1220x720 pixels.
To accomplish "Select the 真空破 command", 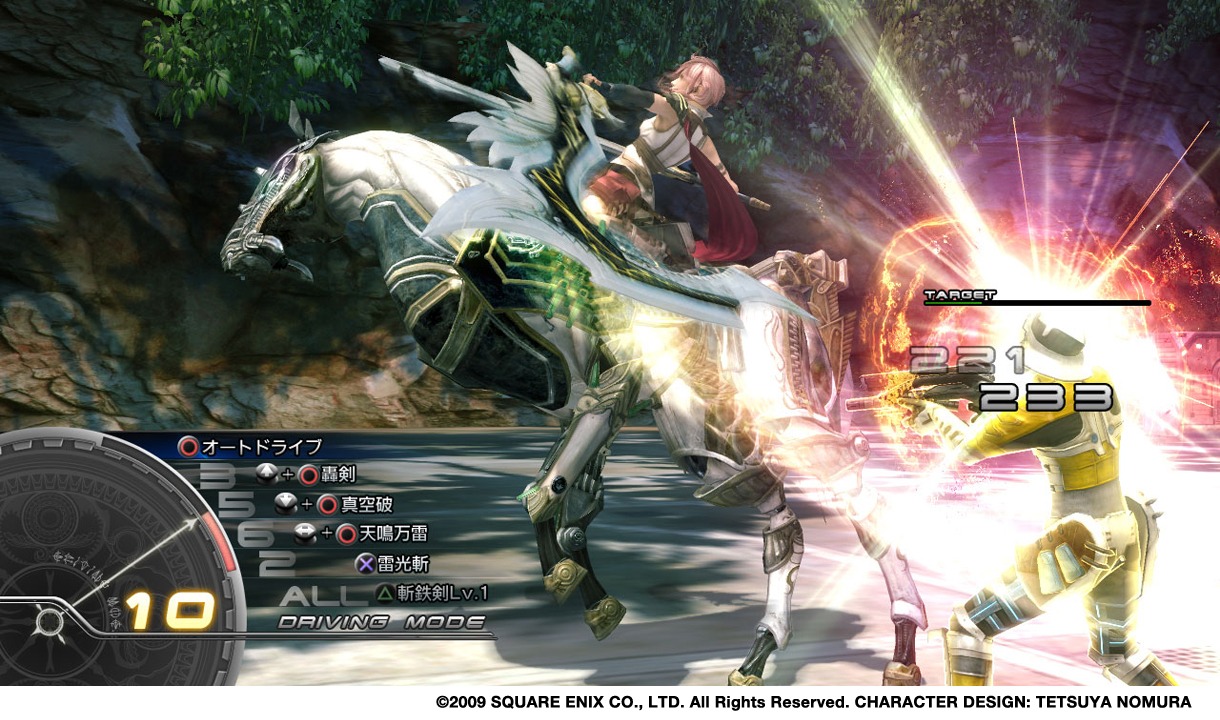I will tap(364, 504).
